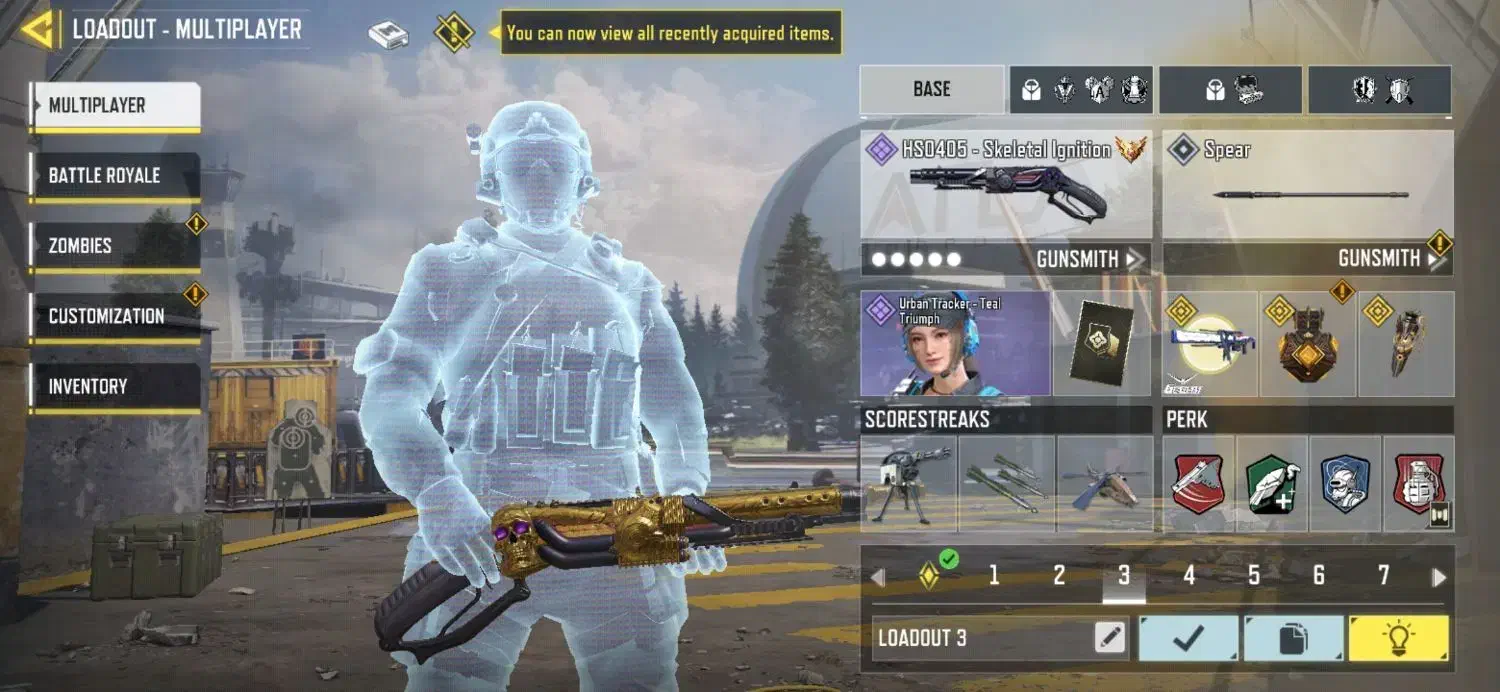Confirm loadout with the checkmark button
The width and height of the screenshot is (1500, 692).
point(1189,638)
